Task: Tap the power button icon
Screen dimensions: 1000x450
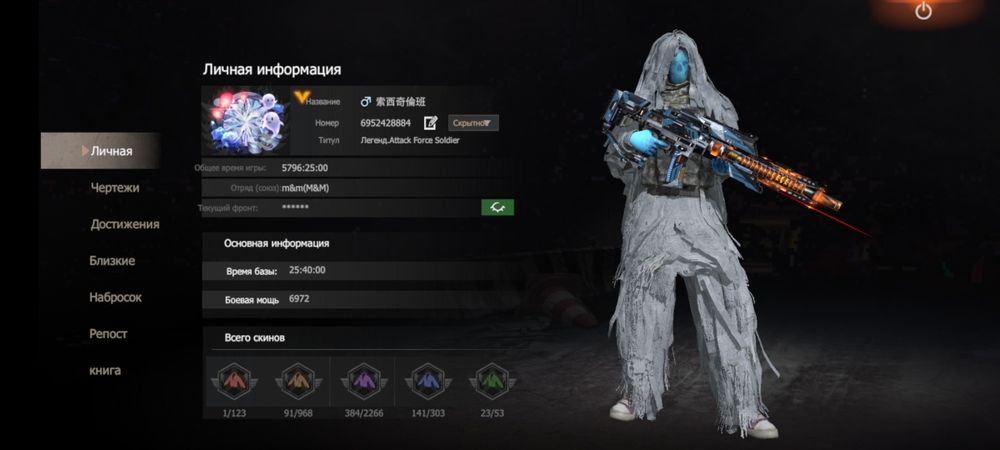Action: (923, 12)
